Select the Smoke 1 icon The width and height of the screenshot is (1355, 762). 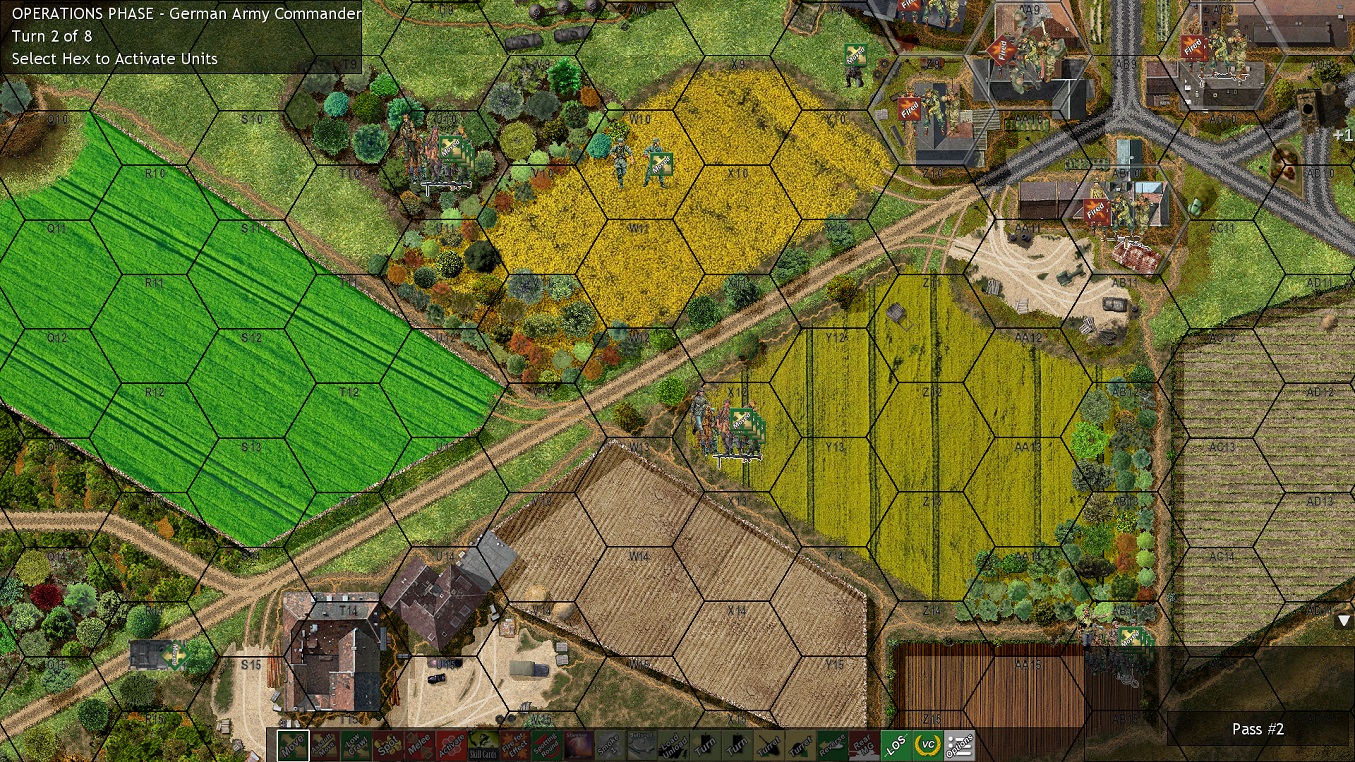[609, 744]
